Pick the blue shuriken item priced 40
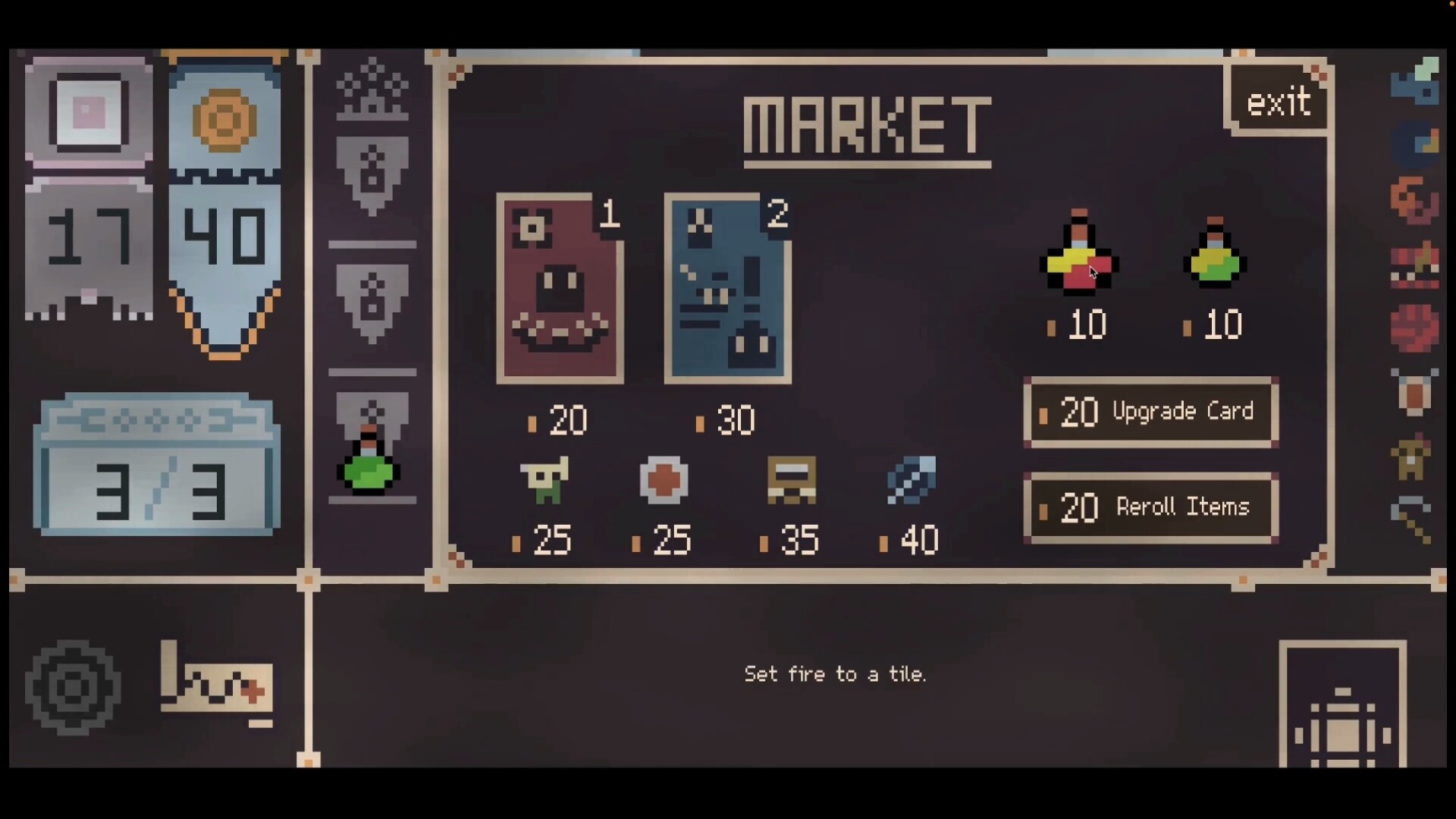Viewport: 1456px width, 819px height. click(x=913, y=480)
